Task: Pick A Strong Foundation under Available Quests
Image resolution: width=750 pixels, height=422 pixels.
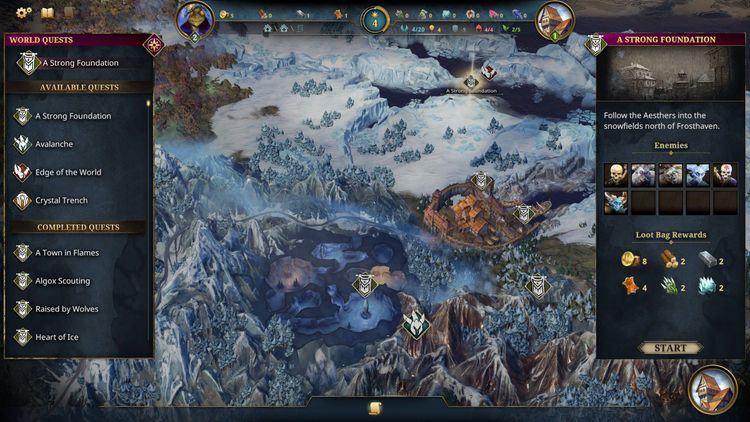Action: pyautogui.click(x=73, y=116)
